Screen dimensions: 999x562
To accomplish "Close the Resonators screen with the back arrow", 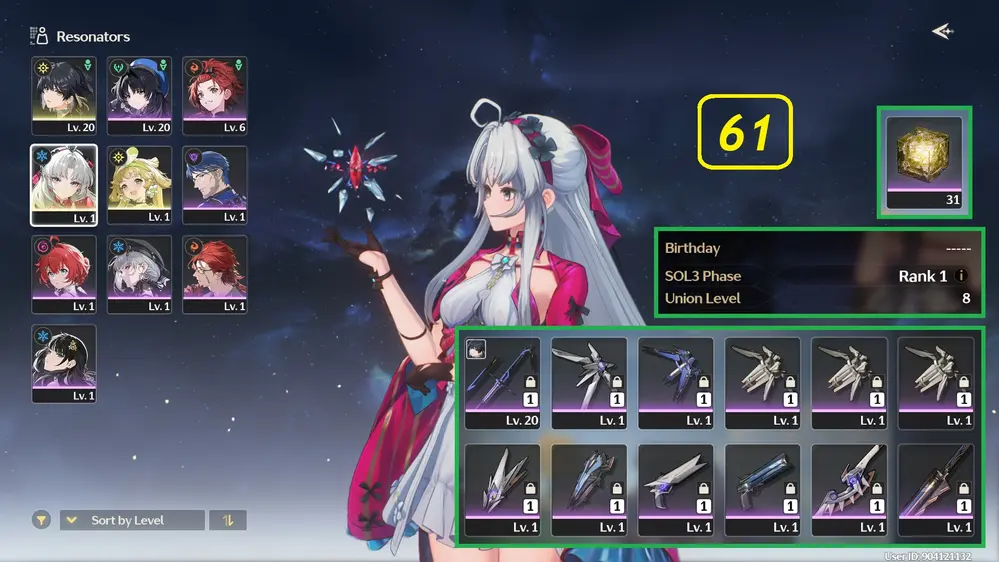I will [941, 32].
